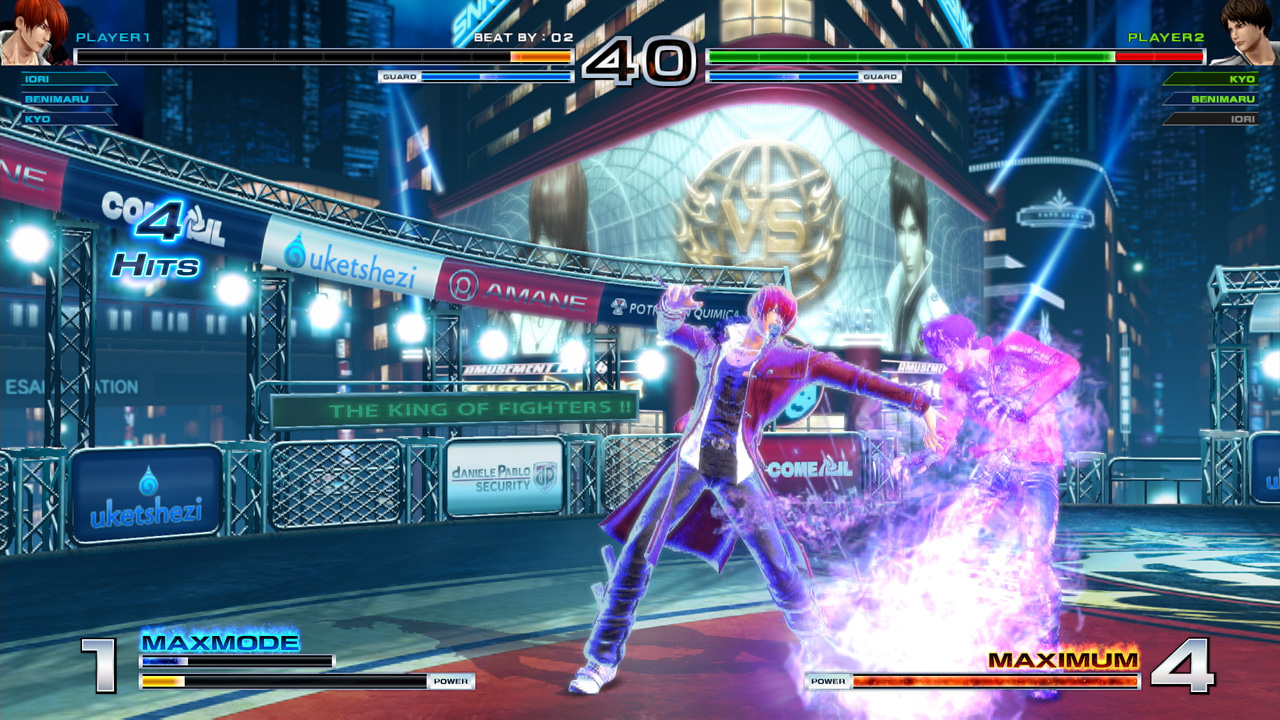Click Player 1's Iori character portrait
This screenshot has height=720, width=1280.
tap(32, 30)
